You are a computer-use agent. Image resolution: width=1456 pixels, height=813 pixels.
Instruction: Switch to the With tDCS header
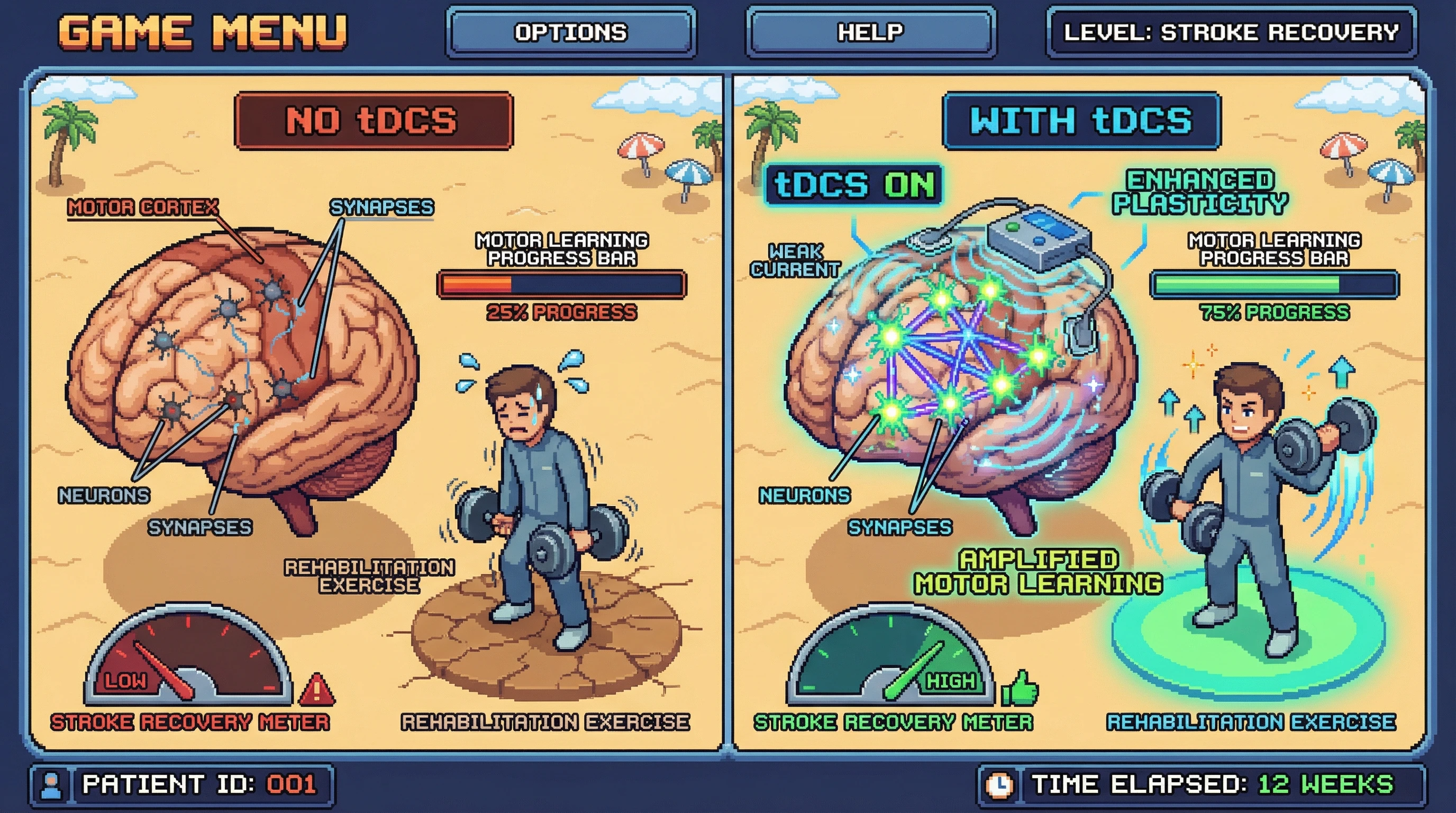[x=1081, y=121]
